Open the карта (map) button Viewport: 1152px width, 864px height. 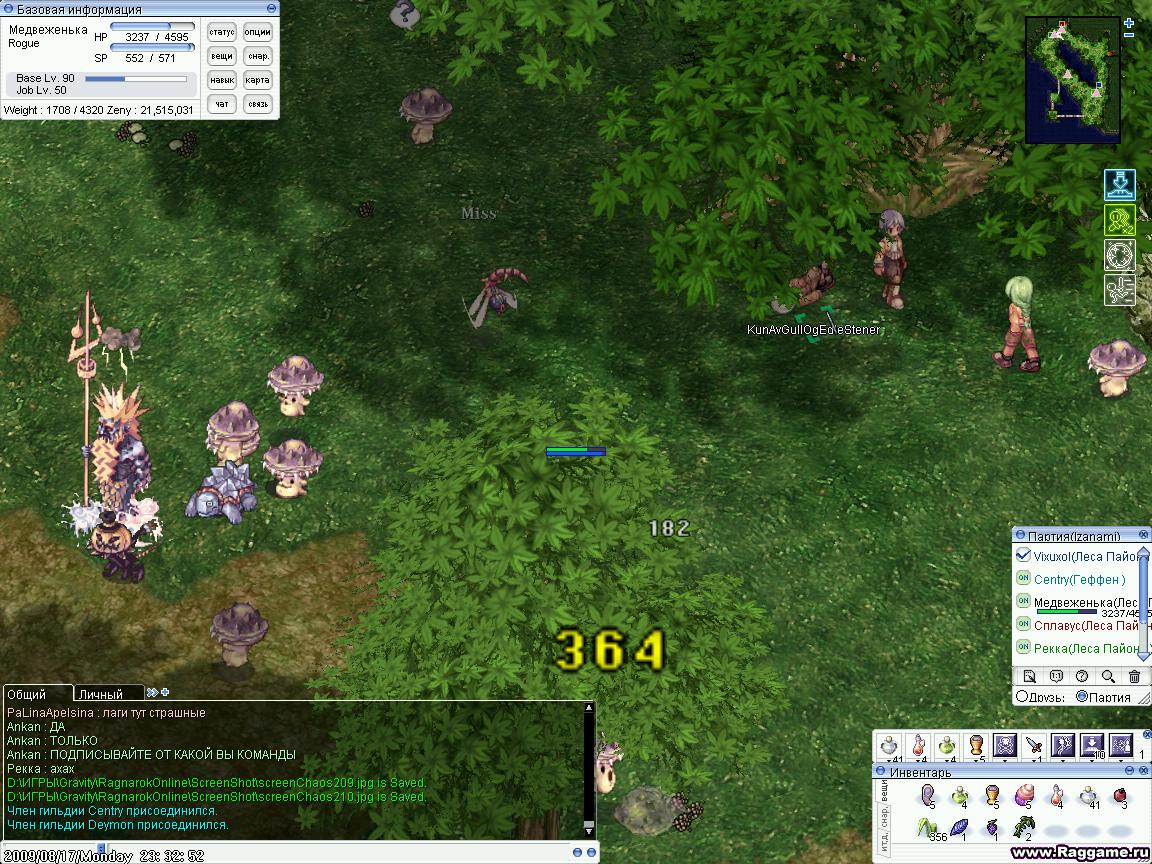(258, 80)
